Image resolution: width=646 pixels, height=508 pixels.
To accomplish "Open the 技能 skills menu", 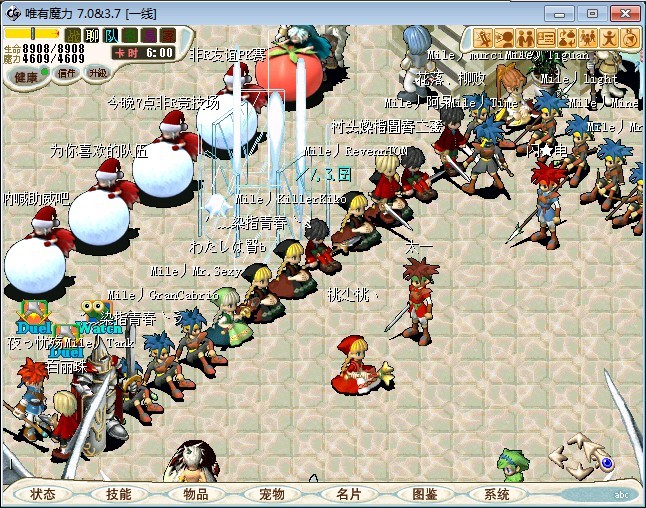I will coord(119,494).
